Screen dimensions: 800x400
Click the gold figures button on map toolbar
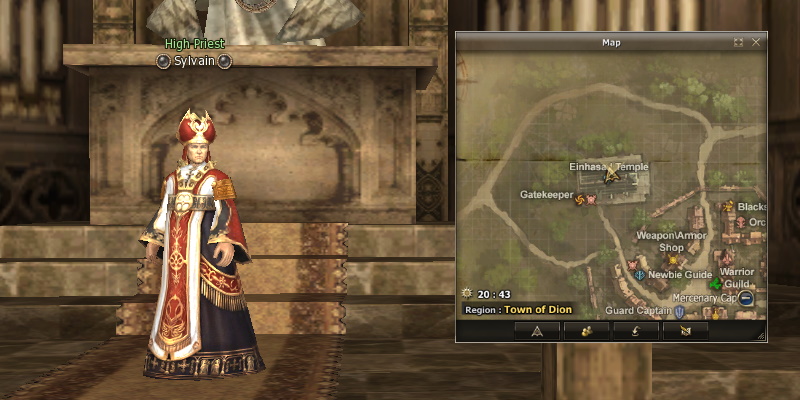tap(587, 330)
